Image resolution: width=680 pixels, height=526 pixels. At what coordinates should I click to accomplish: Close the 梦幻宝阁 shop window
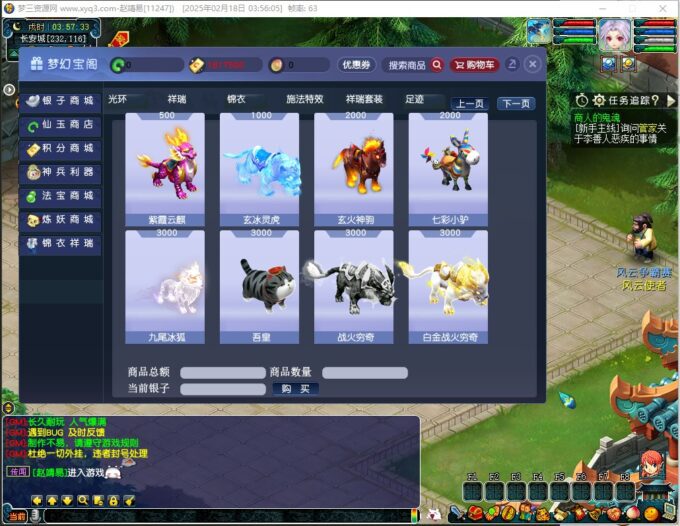pyautogui.click(x=533, y=64)
